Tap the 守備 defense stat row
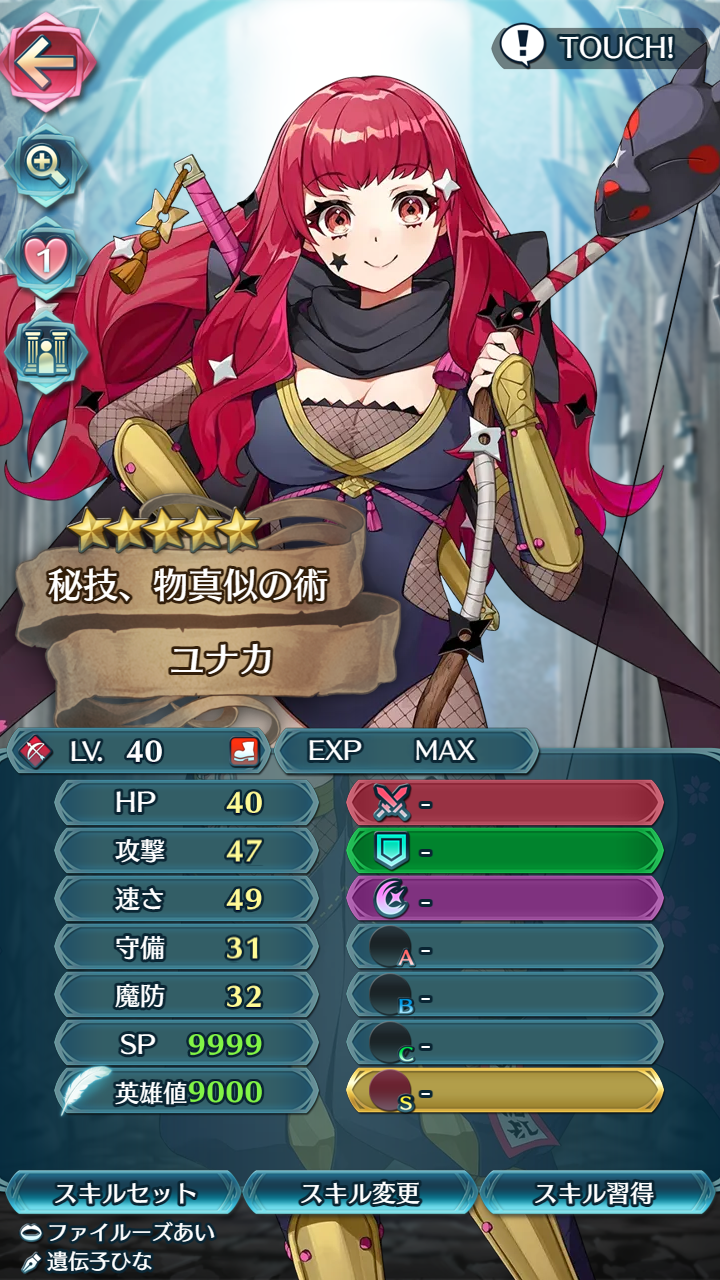Viewport: 720px width, 1280px height. [187, 947]
